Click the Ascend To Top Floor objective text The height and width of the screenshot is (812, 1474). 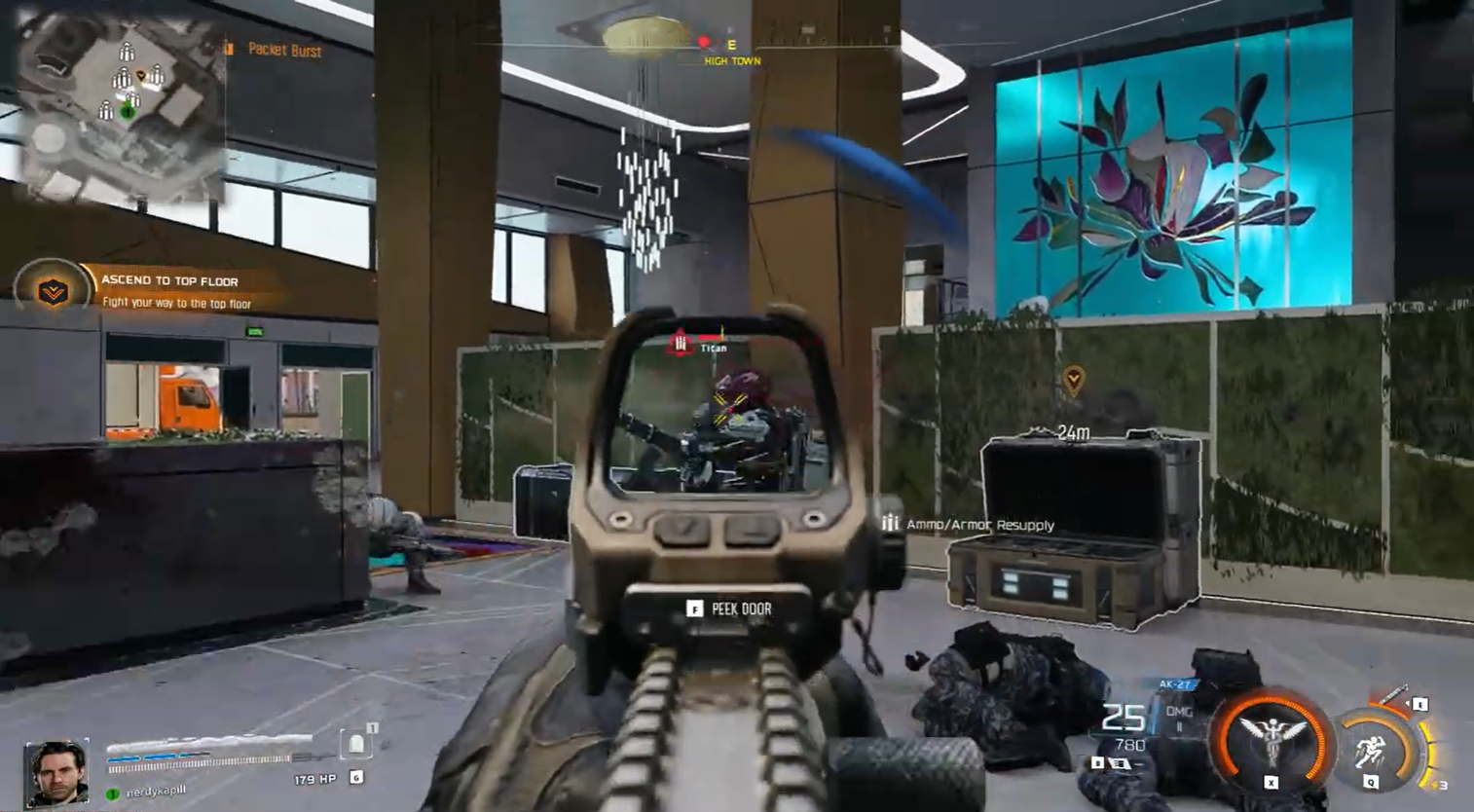[169, 280]
